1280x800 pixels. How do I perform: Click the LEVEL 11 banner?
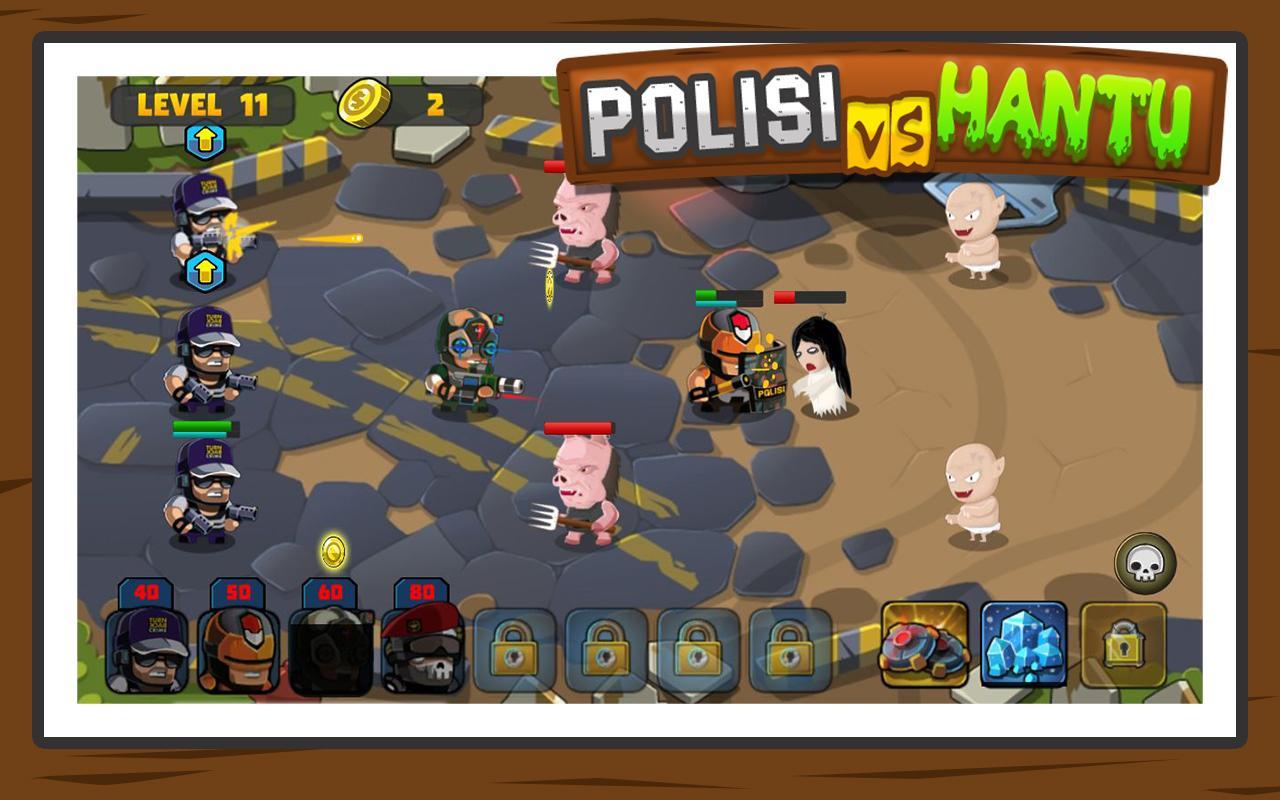point(205,101)
